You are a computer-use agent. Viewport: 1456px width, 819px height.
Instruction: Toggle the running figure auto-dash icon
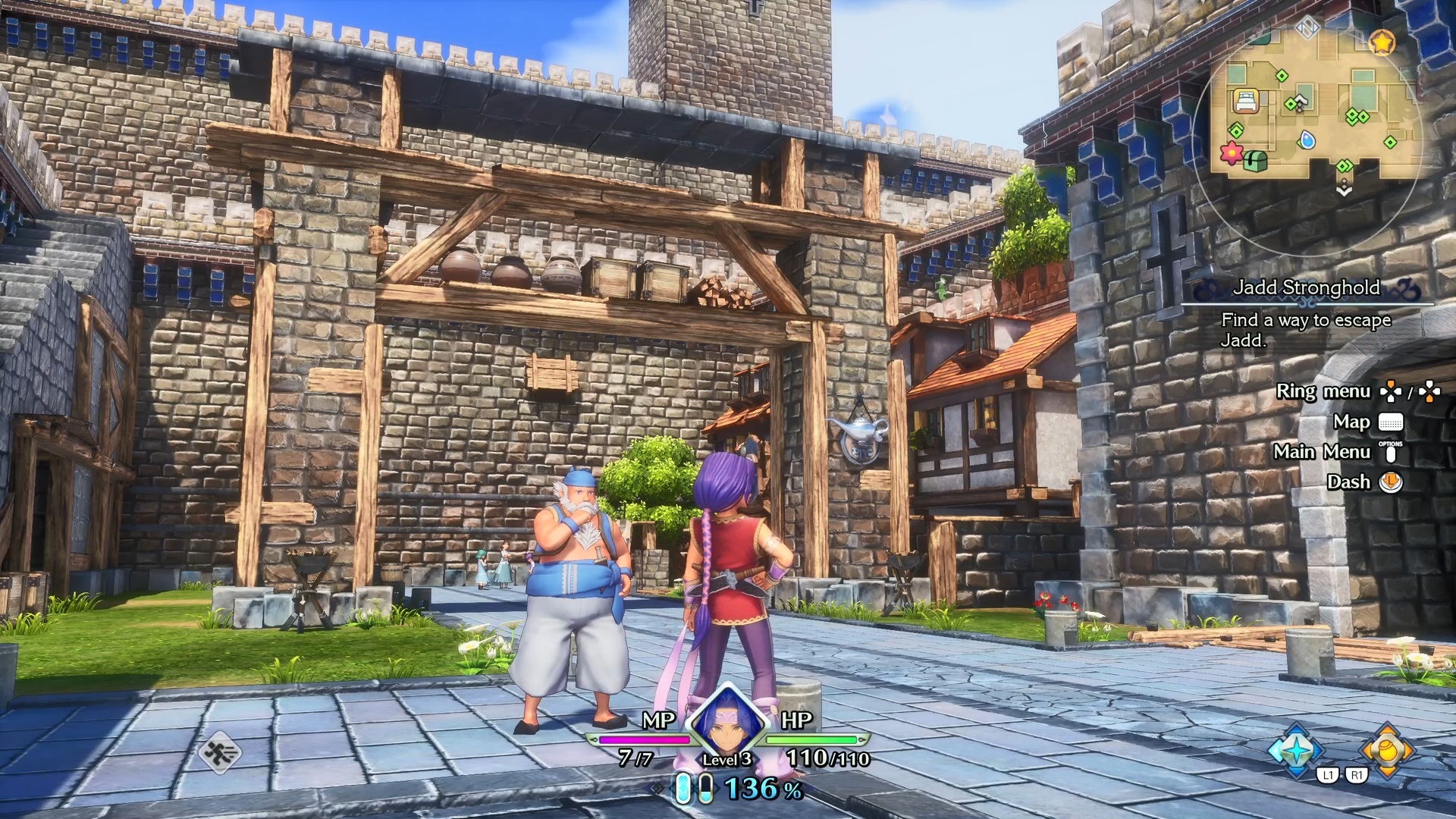pos(220,753)
